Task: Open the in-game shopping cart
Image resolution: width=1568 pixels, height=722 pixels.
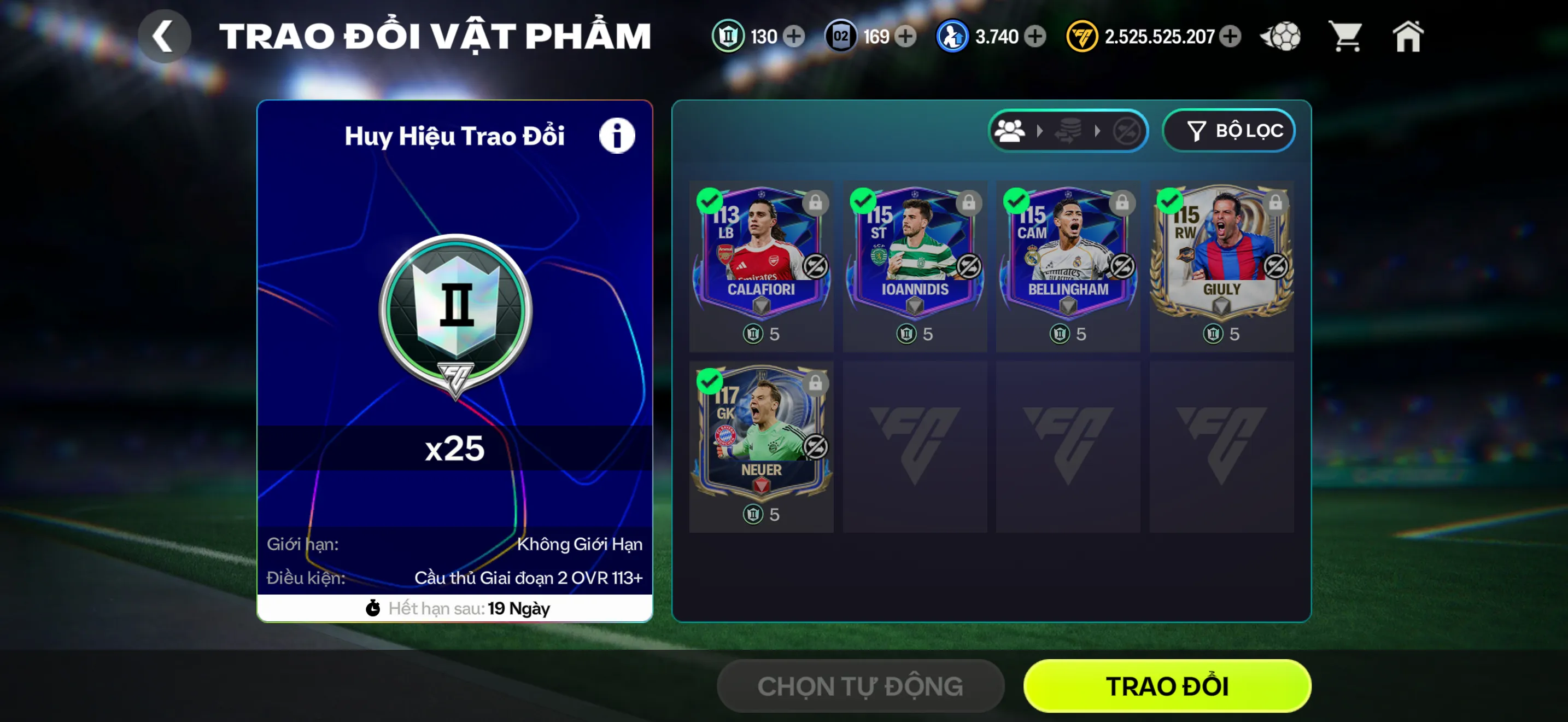Action: pos(1346,37)
